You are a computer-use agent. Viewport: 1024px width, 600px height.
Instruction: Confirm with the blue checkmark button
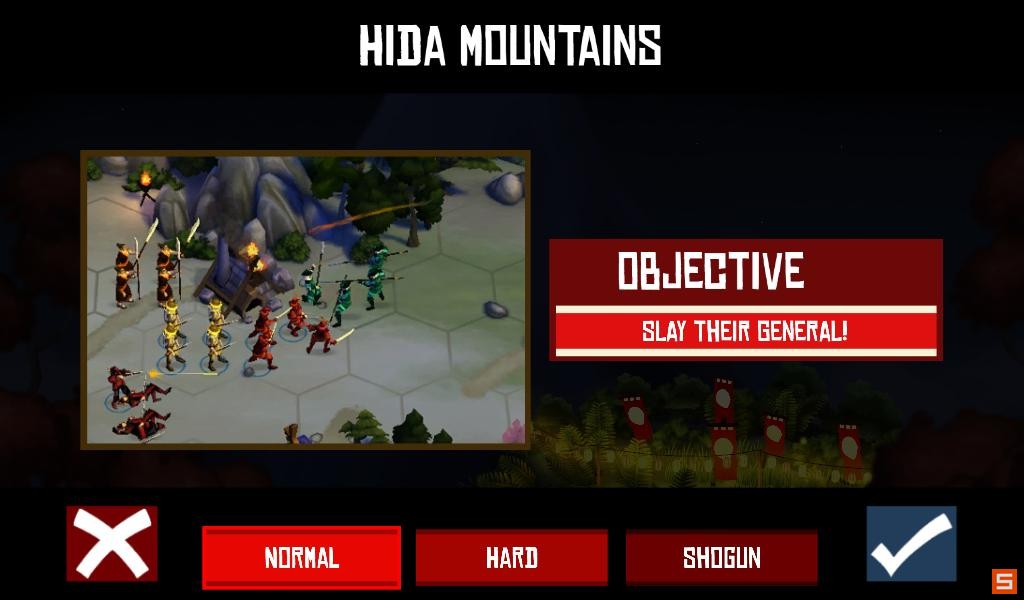pyautogui.click(x=911, y=543)
